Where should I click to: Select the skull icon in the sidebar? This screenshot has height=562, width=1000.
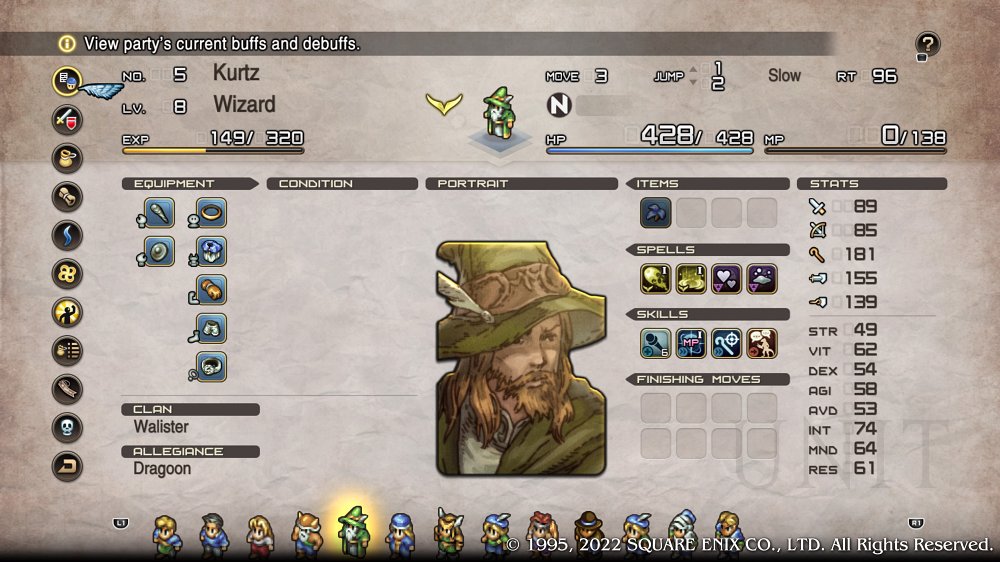[x=67, y=428]
